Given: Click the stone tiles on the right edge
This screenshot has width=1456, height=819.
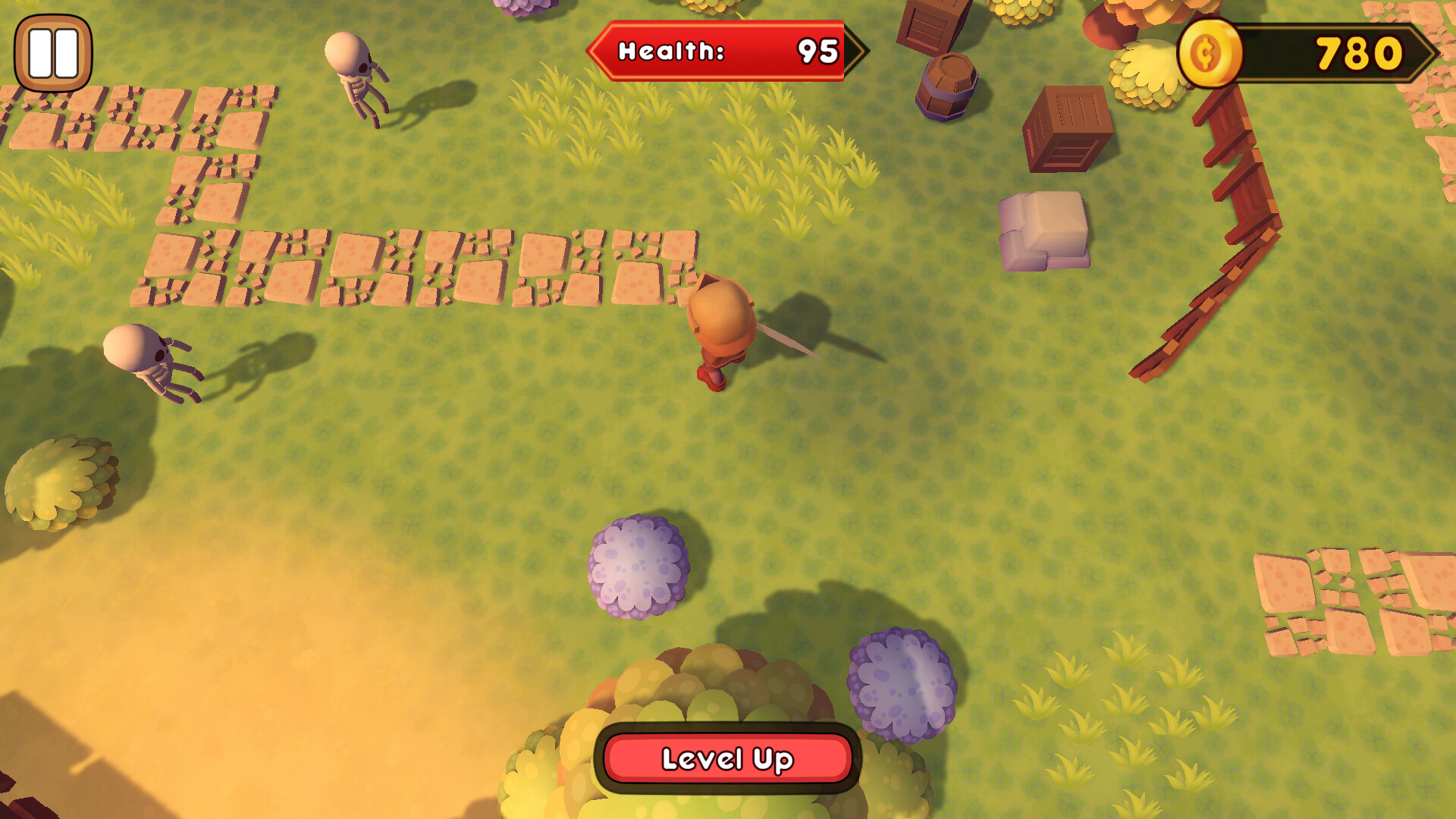Looking at the screenshot, I should click(x=1357, y=599).
